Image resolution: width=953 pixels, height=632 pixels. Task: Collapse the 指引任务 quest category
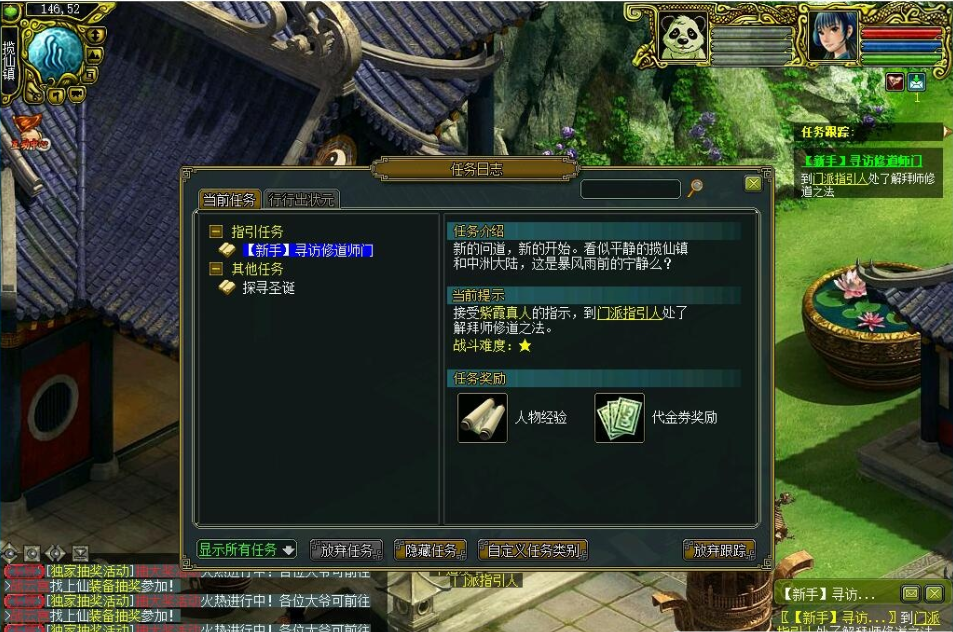coord(216,232)
